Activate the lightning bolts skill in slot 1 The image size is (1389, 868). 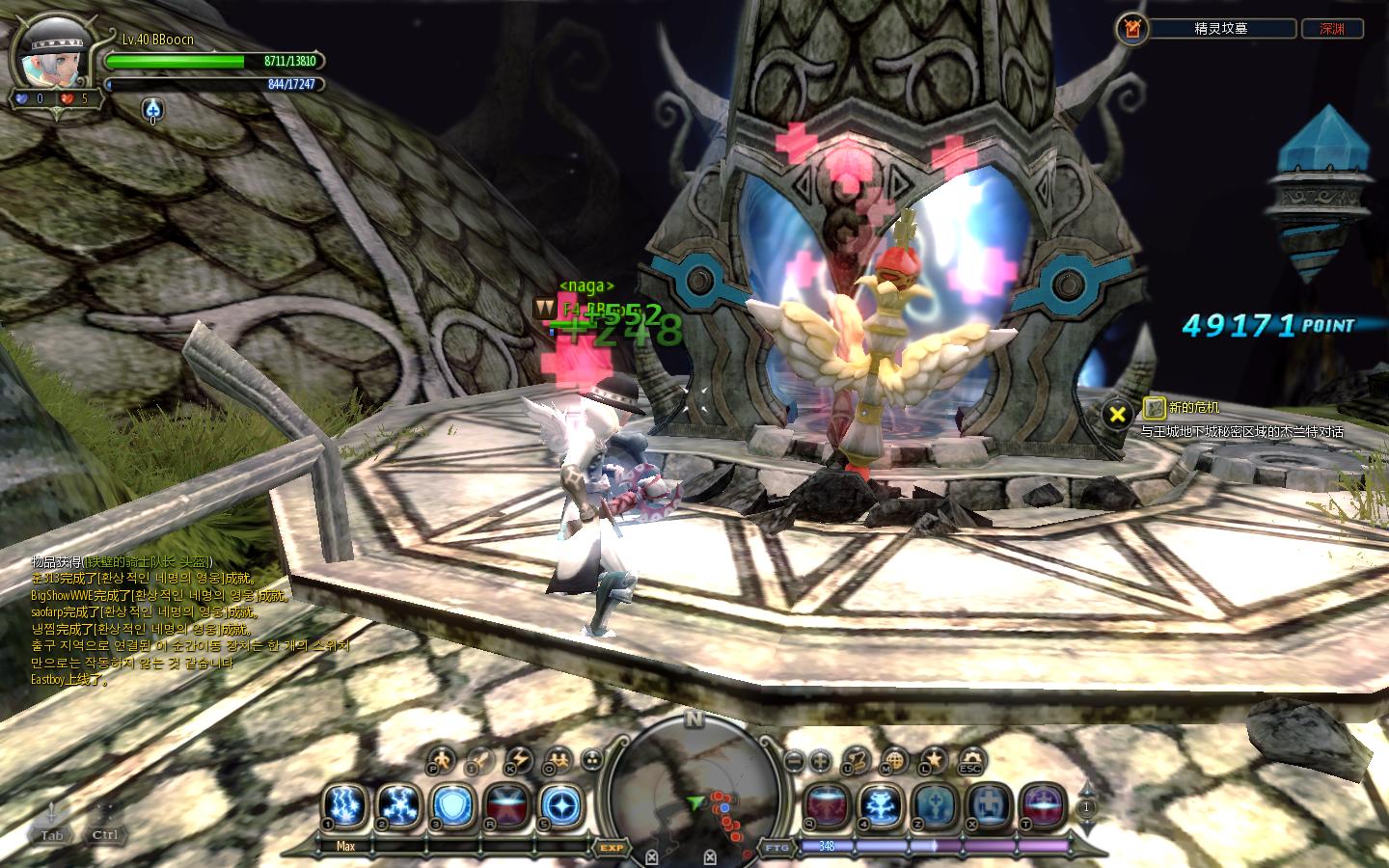click(344, 804)
